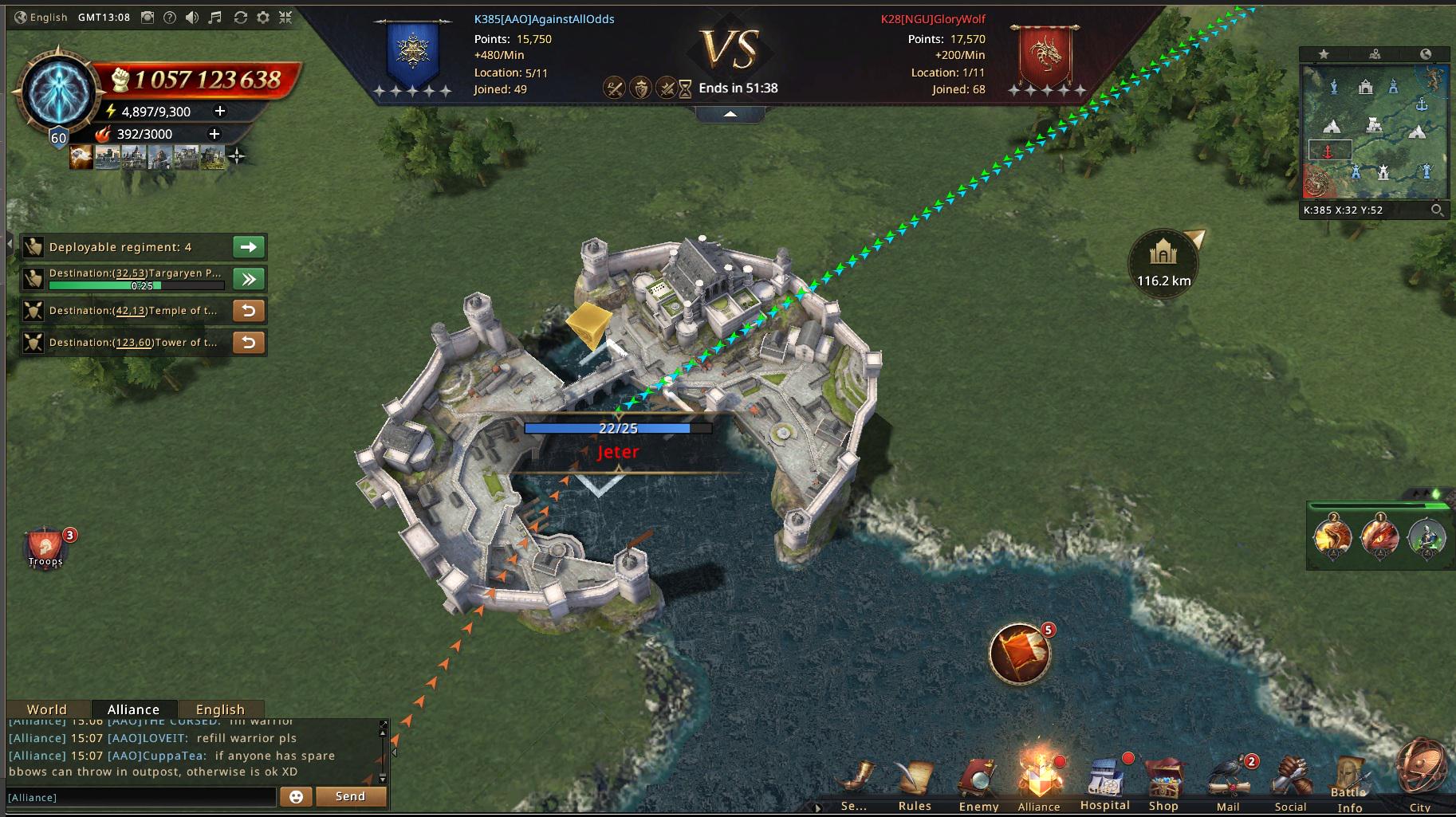Screen dimensions: 1456x817
Task: Open the Alliance menu
Action: (x=1039, y=783)
